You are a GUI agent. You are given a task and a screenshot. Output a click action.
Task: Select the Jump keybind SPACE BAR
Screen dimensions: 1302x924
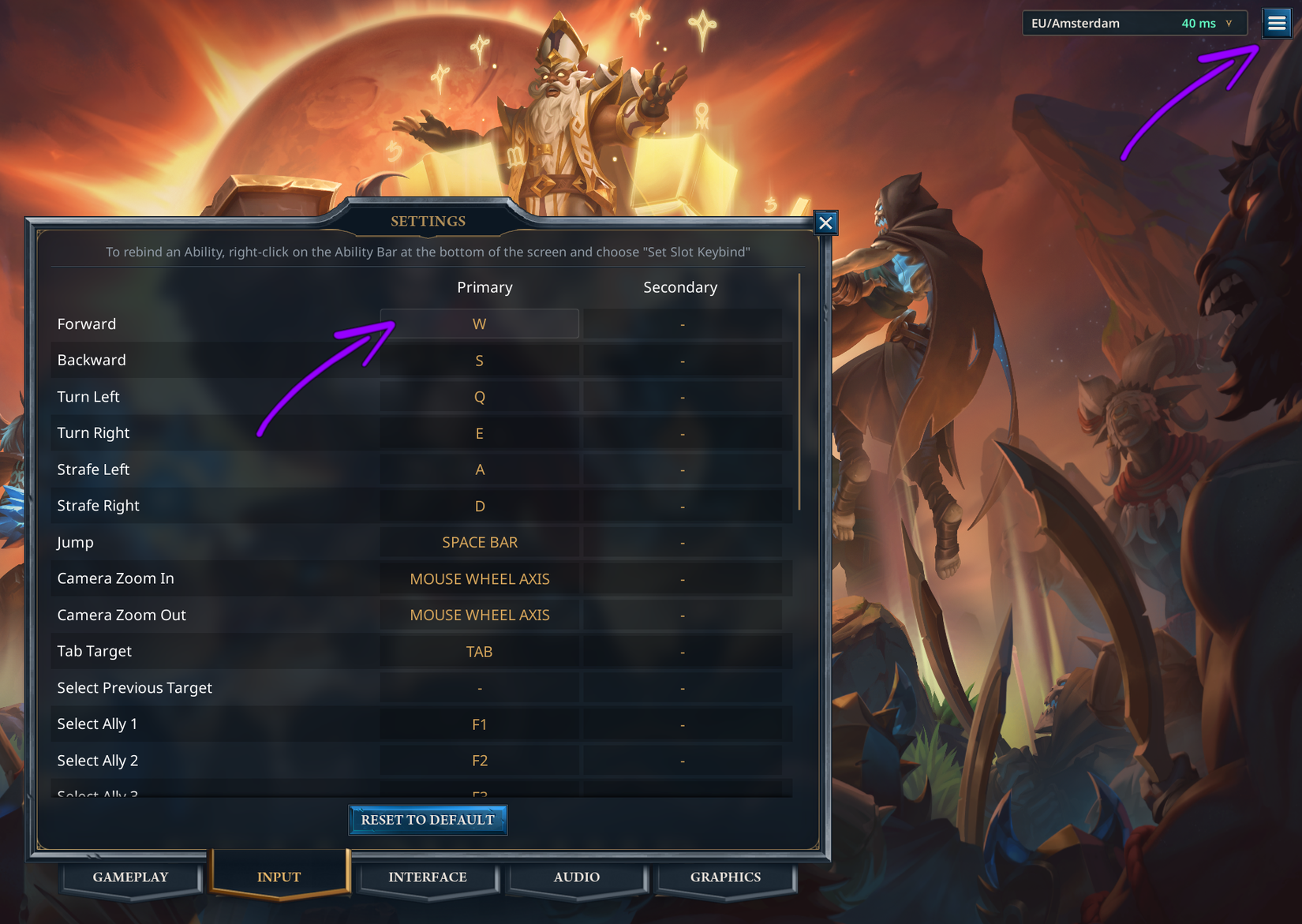click(479, 542)
